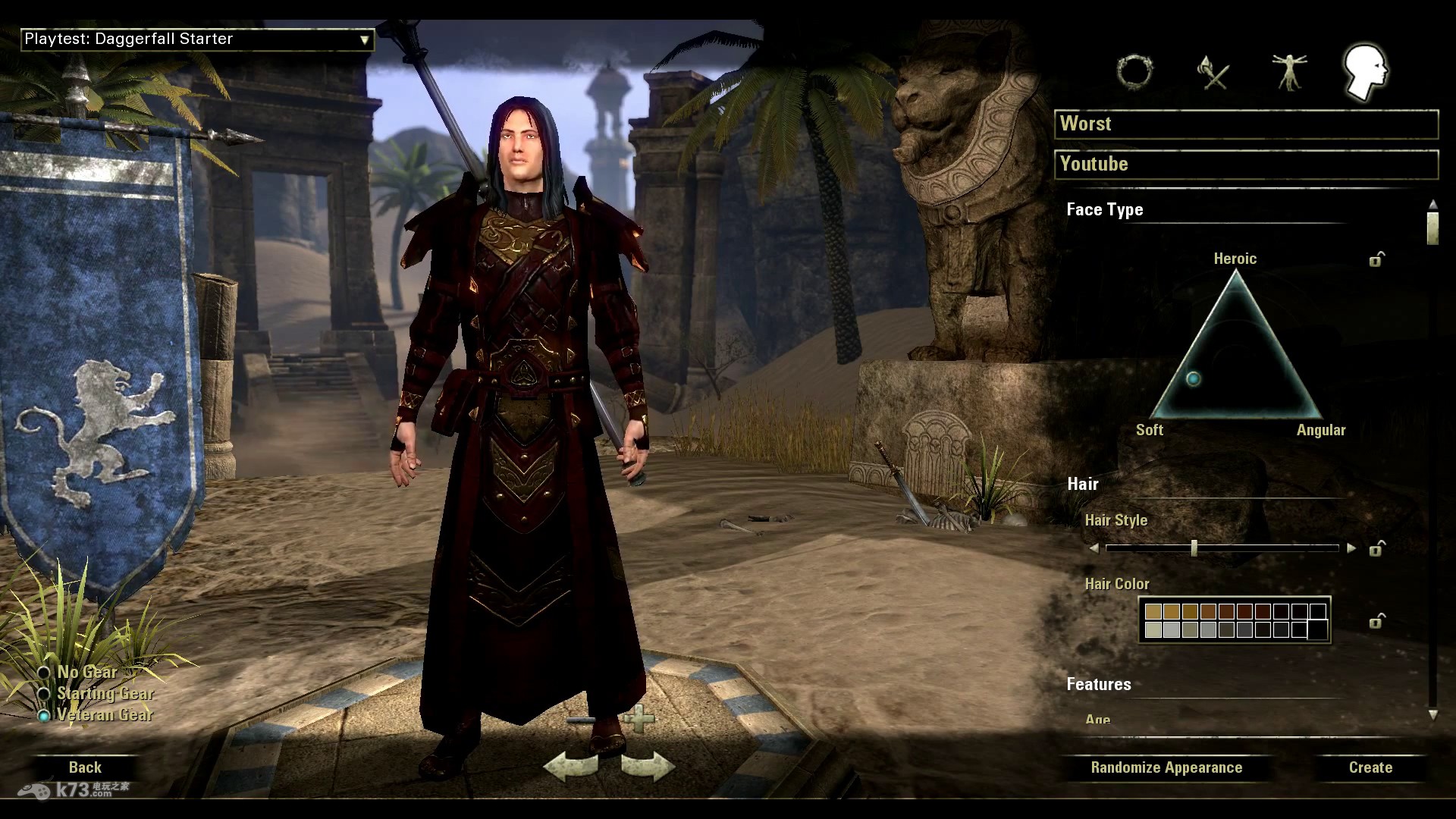Viewport: 1456px width, 819px height.
Task: Open the Playtest: Daggerfall Starter dropdown
Action: [197, 39]
